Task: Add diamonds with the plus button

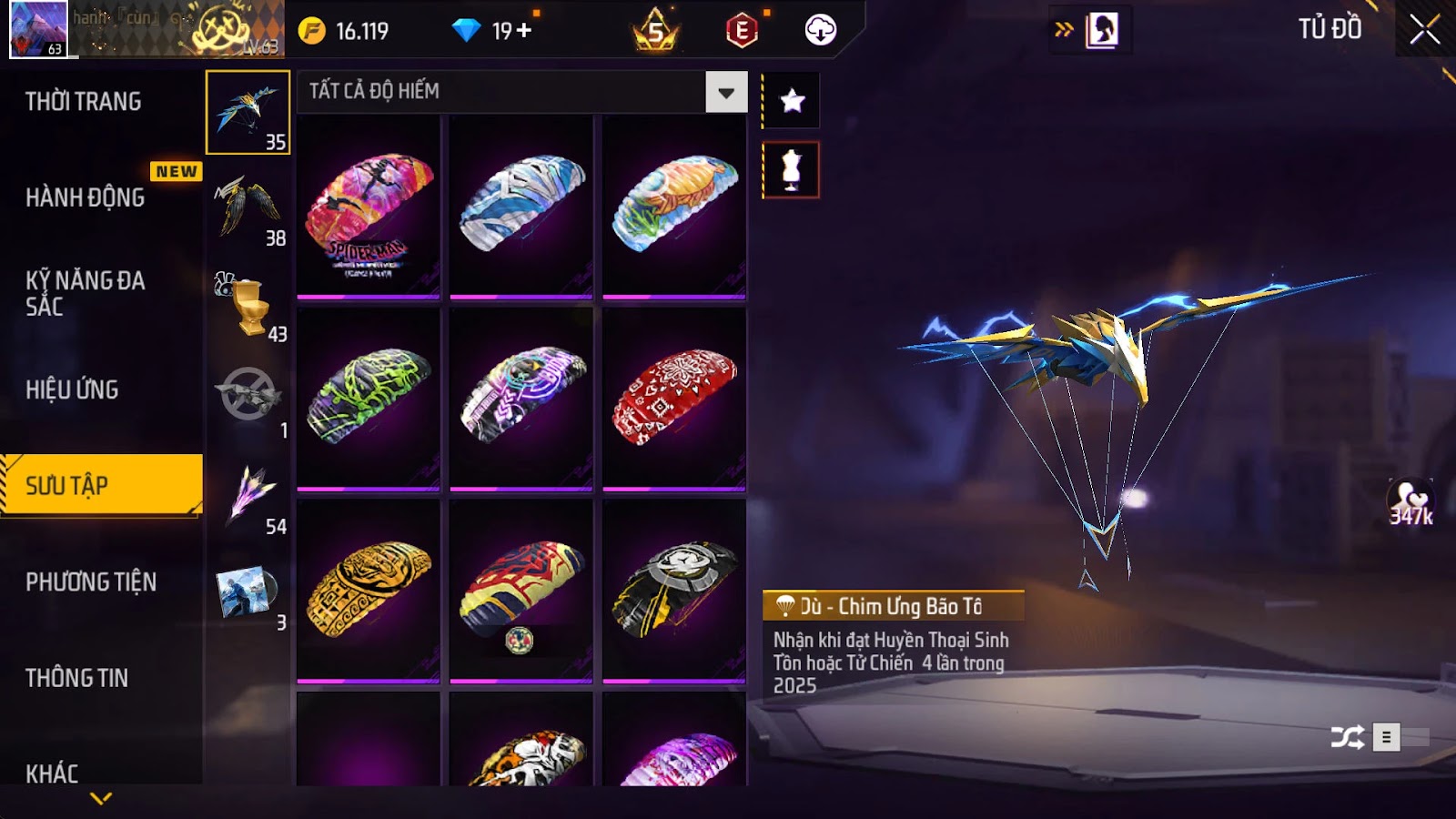Action: [x=524, y=30]
